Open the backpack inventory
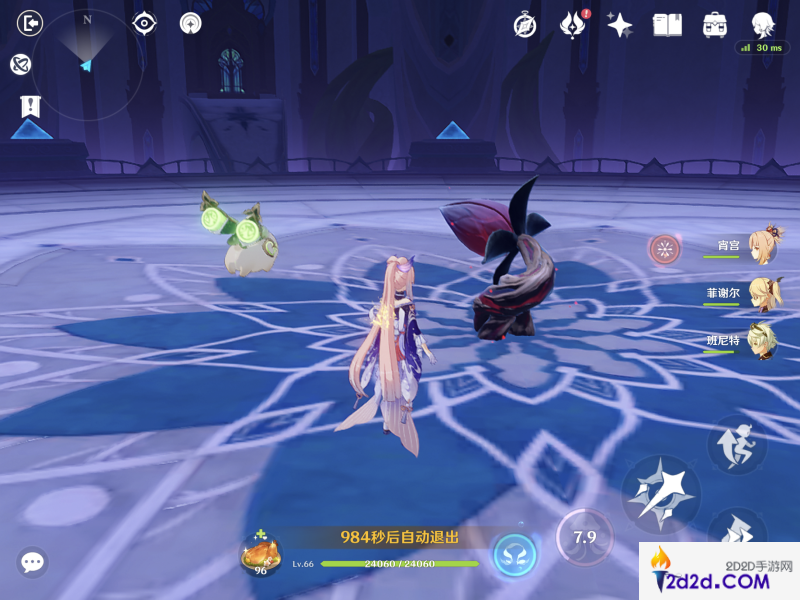The image size is (800, 600). (x=714, y=25)
